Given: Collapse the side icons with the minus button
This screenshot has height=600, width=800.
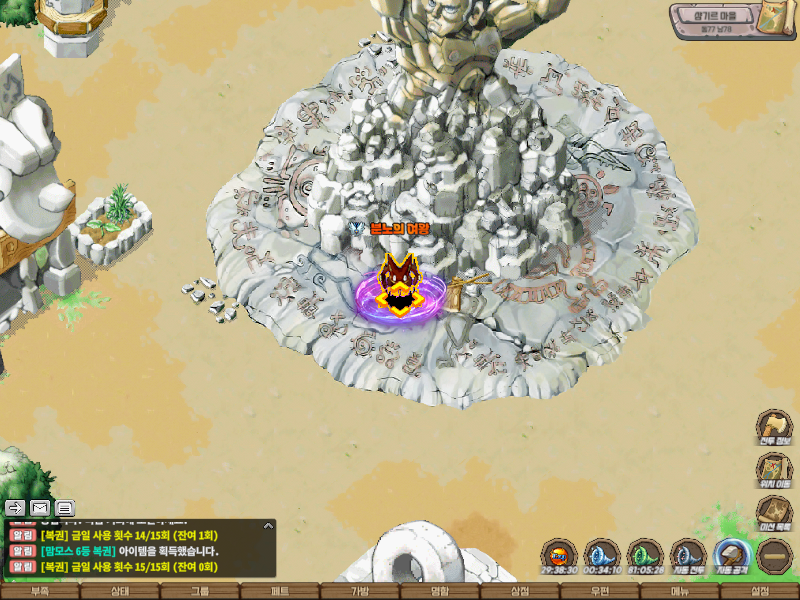Looking at the screenshot, I should [x=775, y=555].
